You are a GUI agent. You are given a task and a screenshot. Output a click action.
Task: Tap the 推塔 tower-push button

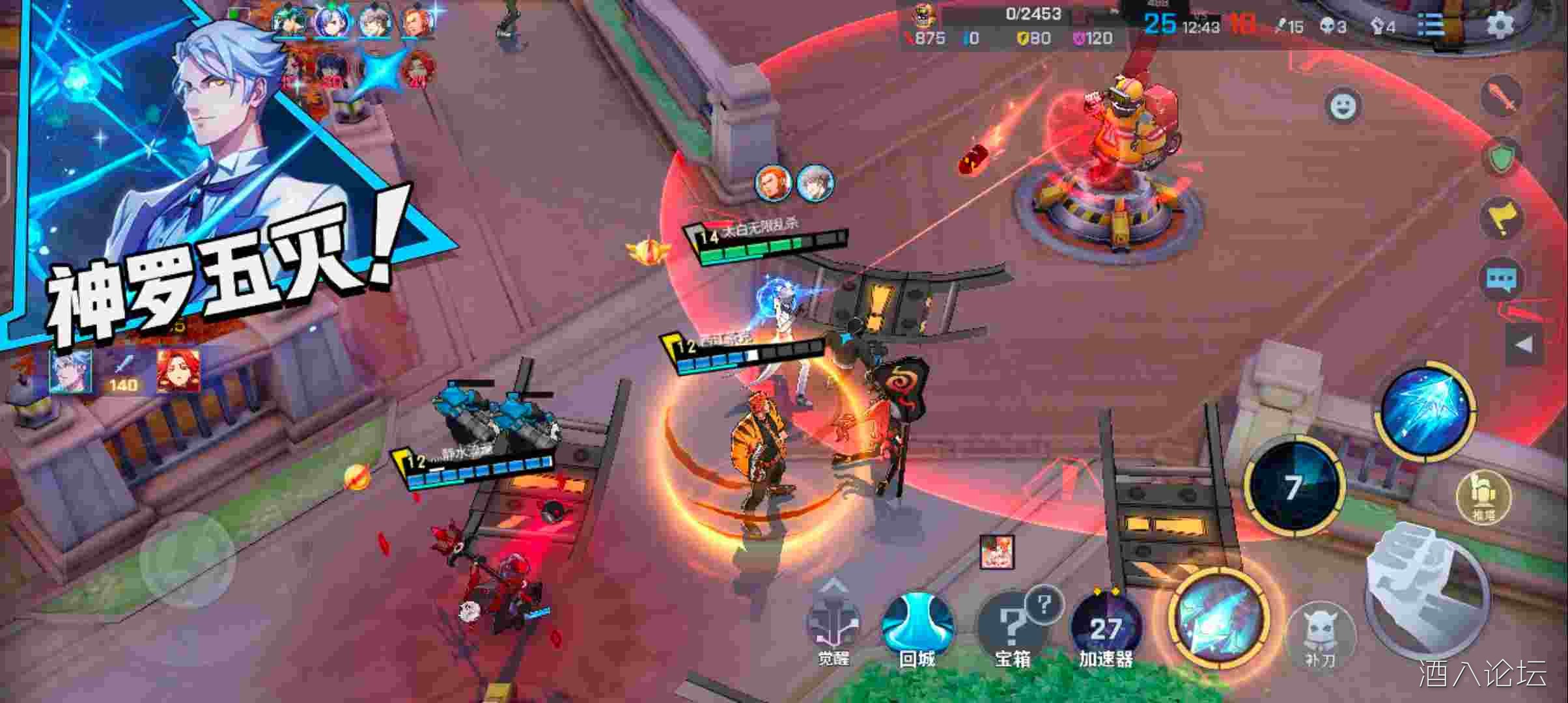(x=1483, y=496)
